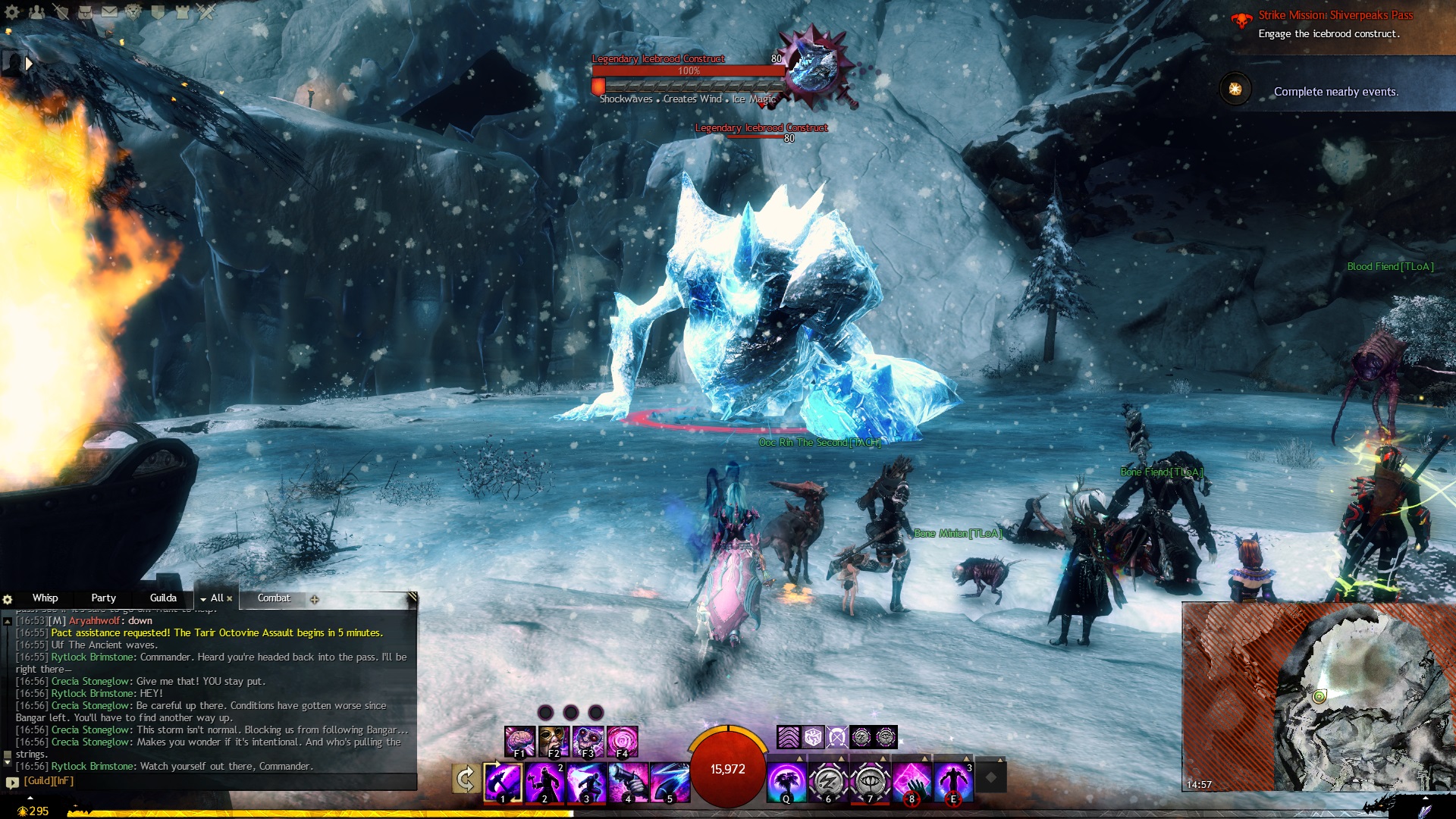Activate the F1 brain shatter skill
This screenshot has width=1456, height=819.
point(519,741)
